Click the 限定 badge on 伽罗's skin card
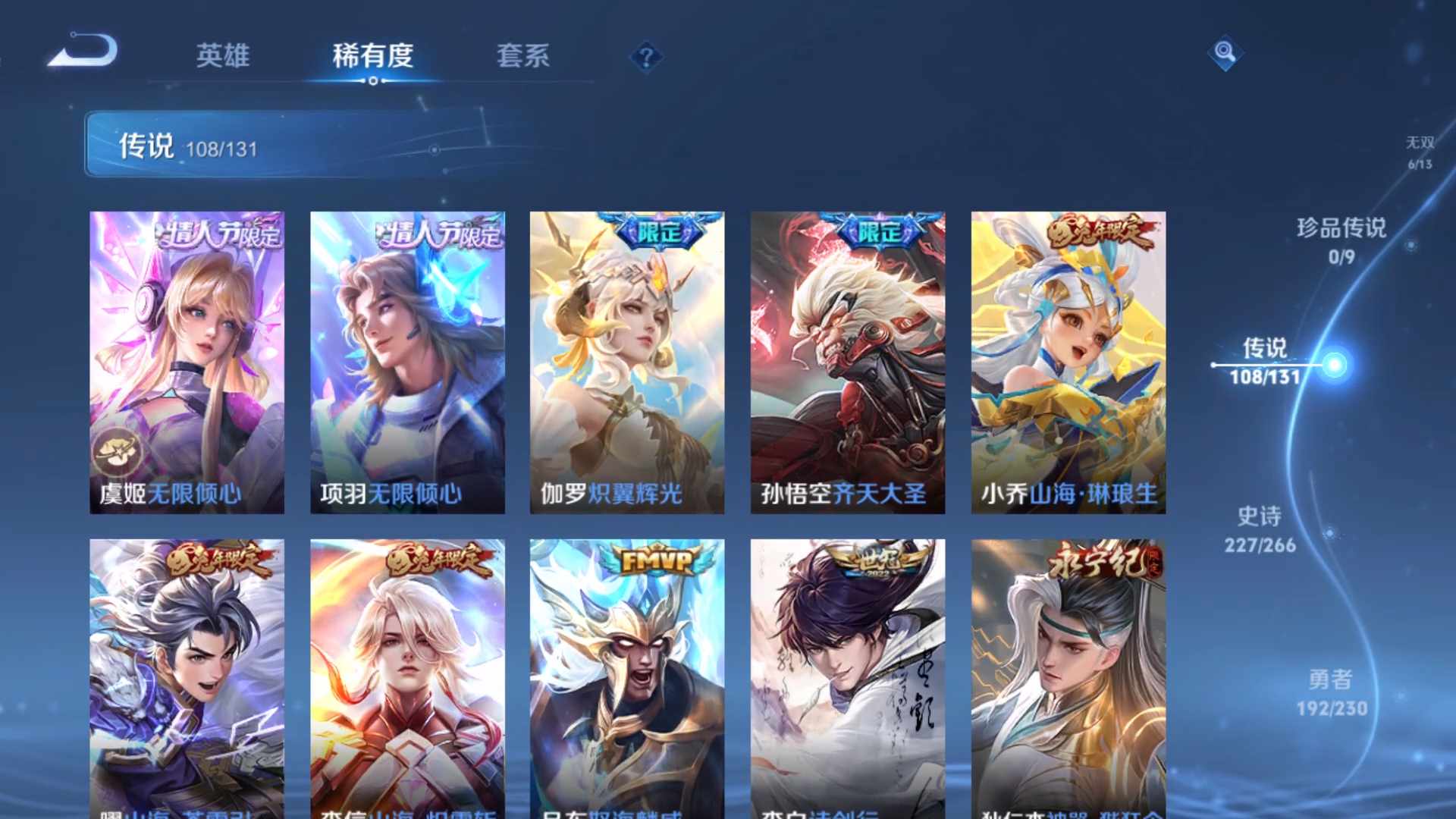Viewport: 1456px width, 819px height. coord(658,235)
